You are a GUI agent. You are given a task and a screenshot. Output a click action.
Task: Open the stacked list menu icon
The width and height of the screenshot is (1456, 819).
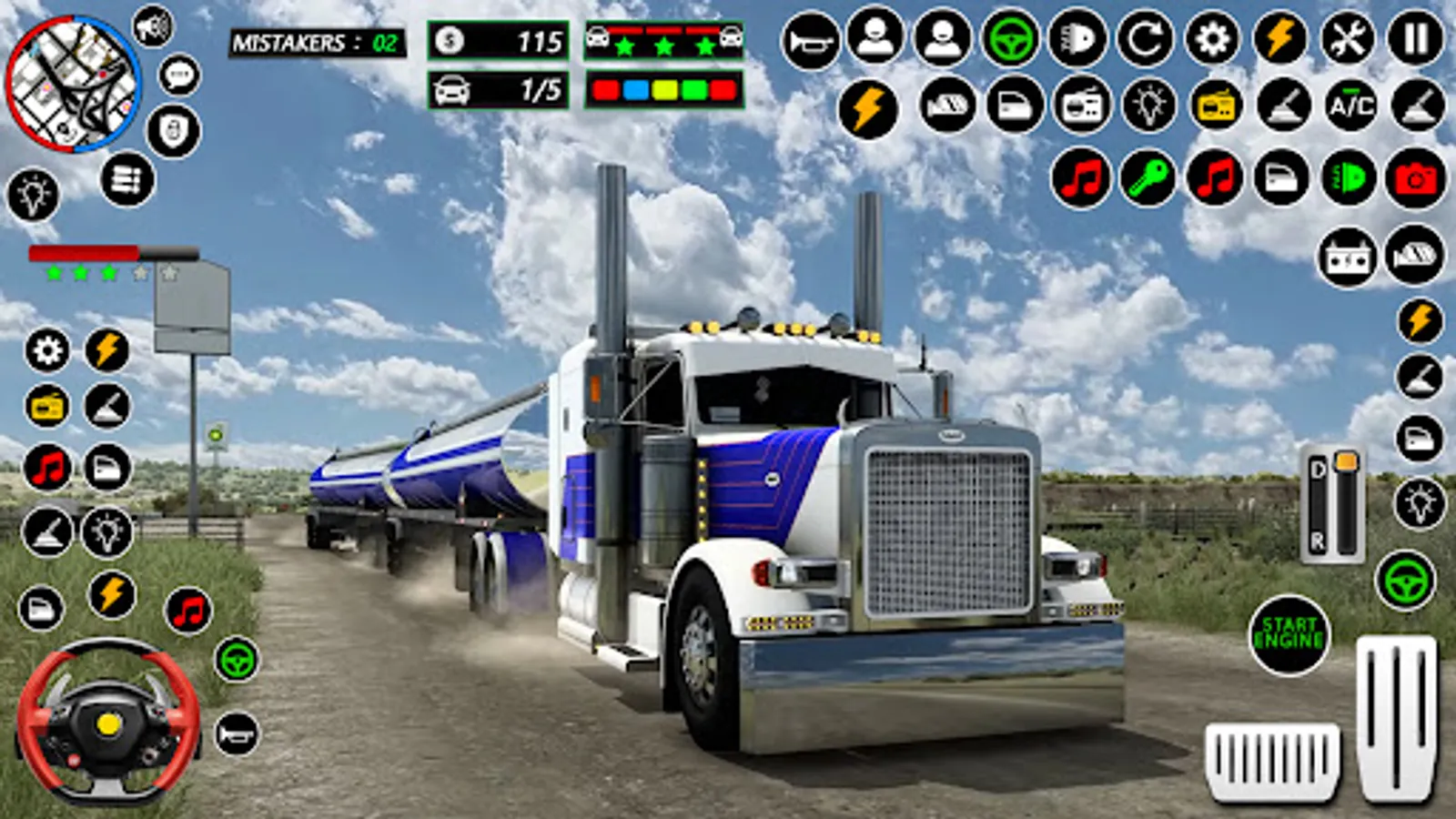[127, 179]
